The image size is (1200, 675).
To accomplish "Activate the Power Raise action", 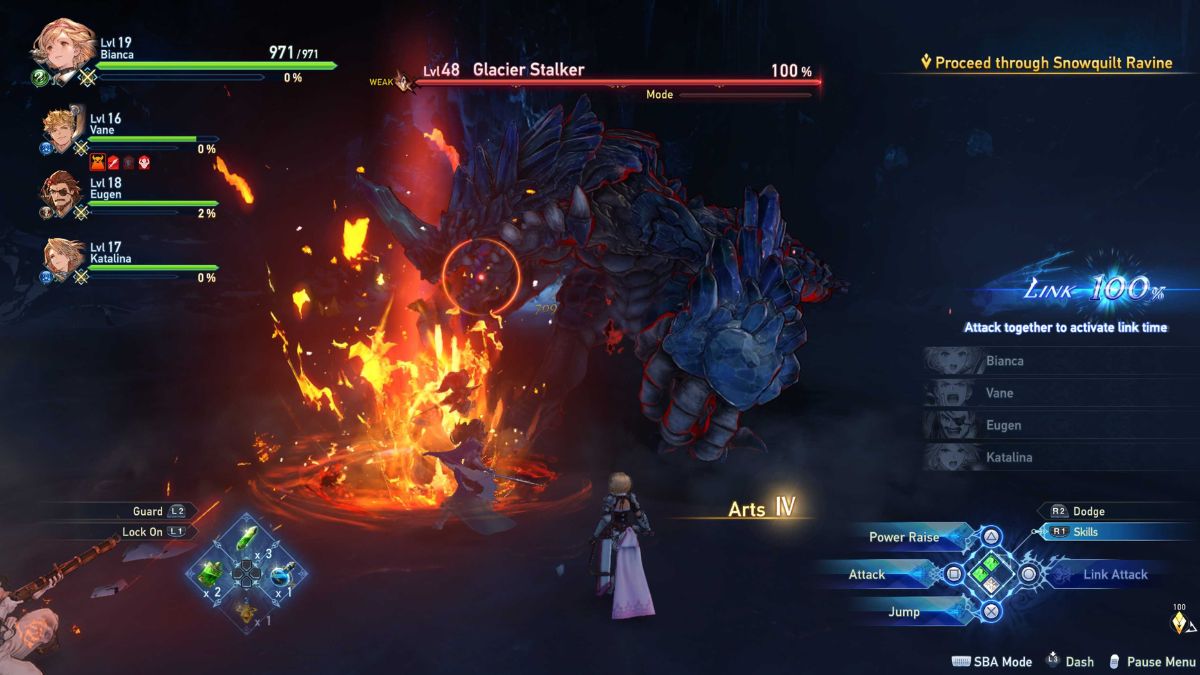I will 903,537.
